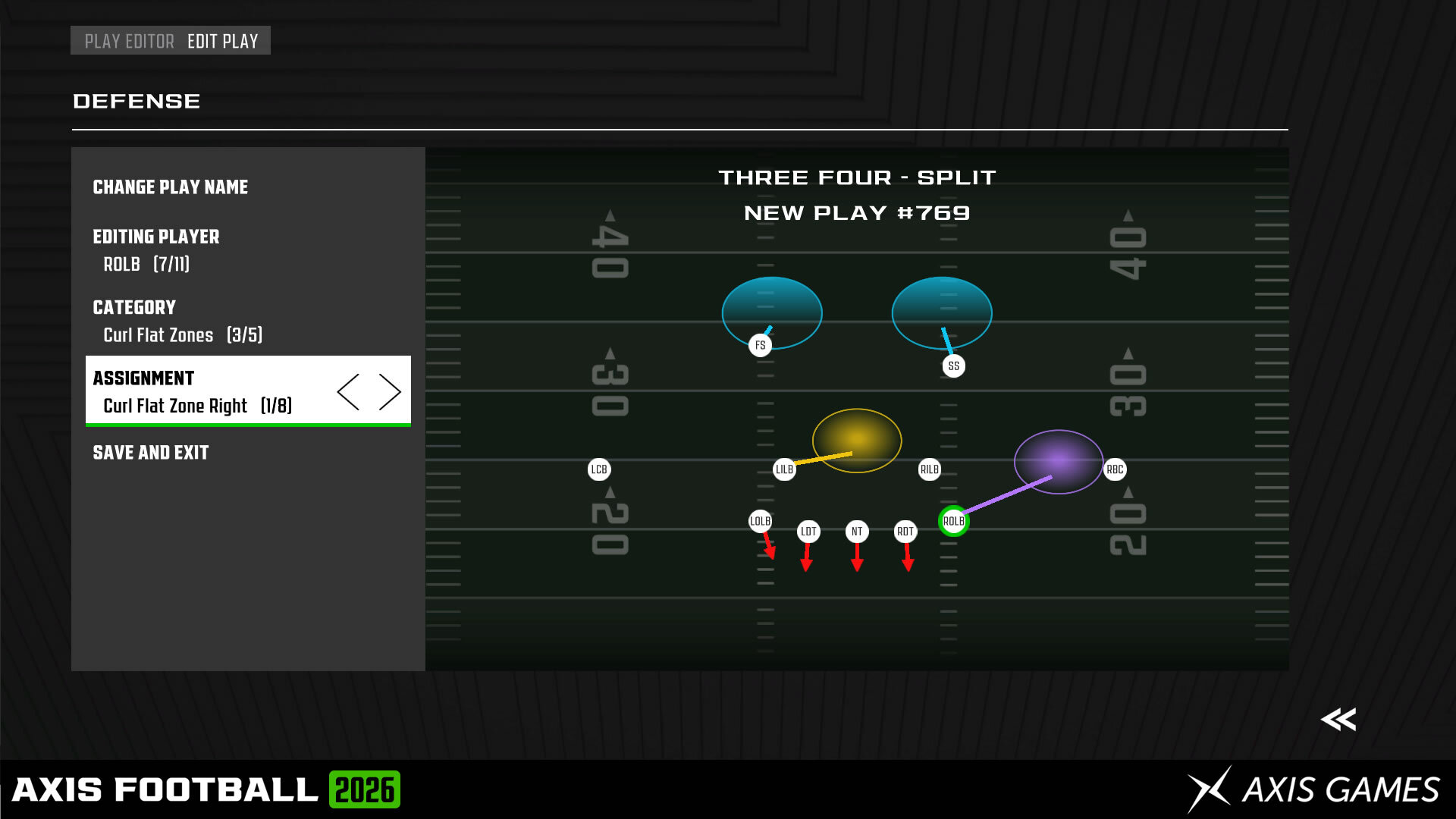1456x819 pixels.
Task: Click Save and Exit
Action: [x=150, y=453]
